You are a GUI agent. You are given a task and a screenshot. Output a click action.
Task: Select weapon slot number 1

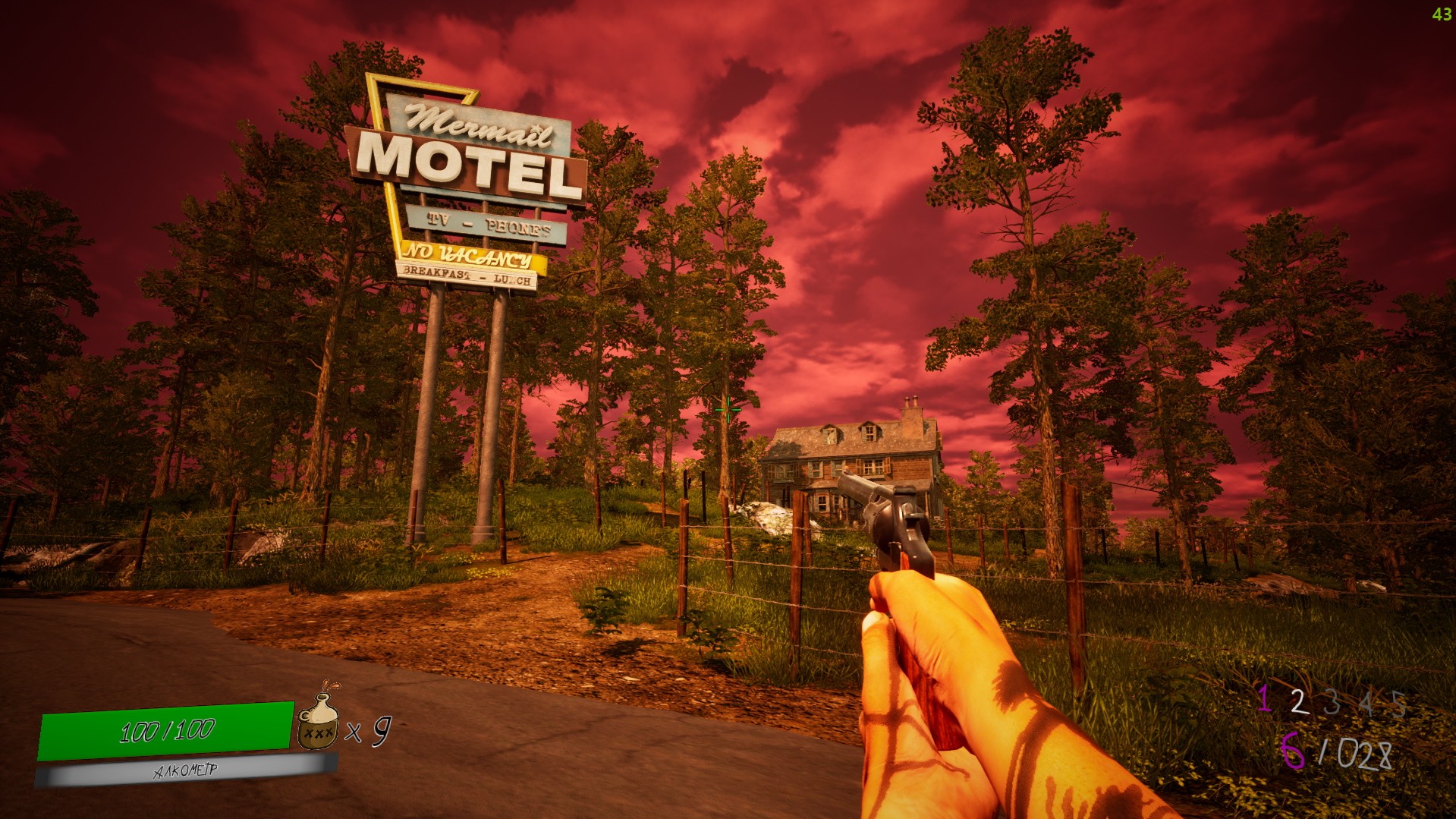1263,698
